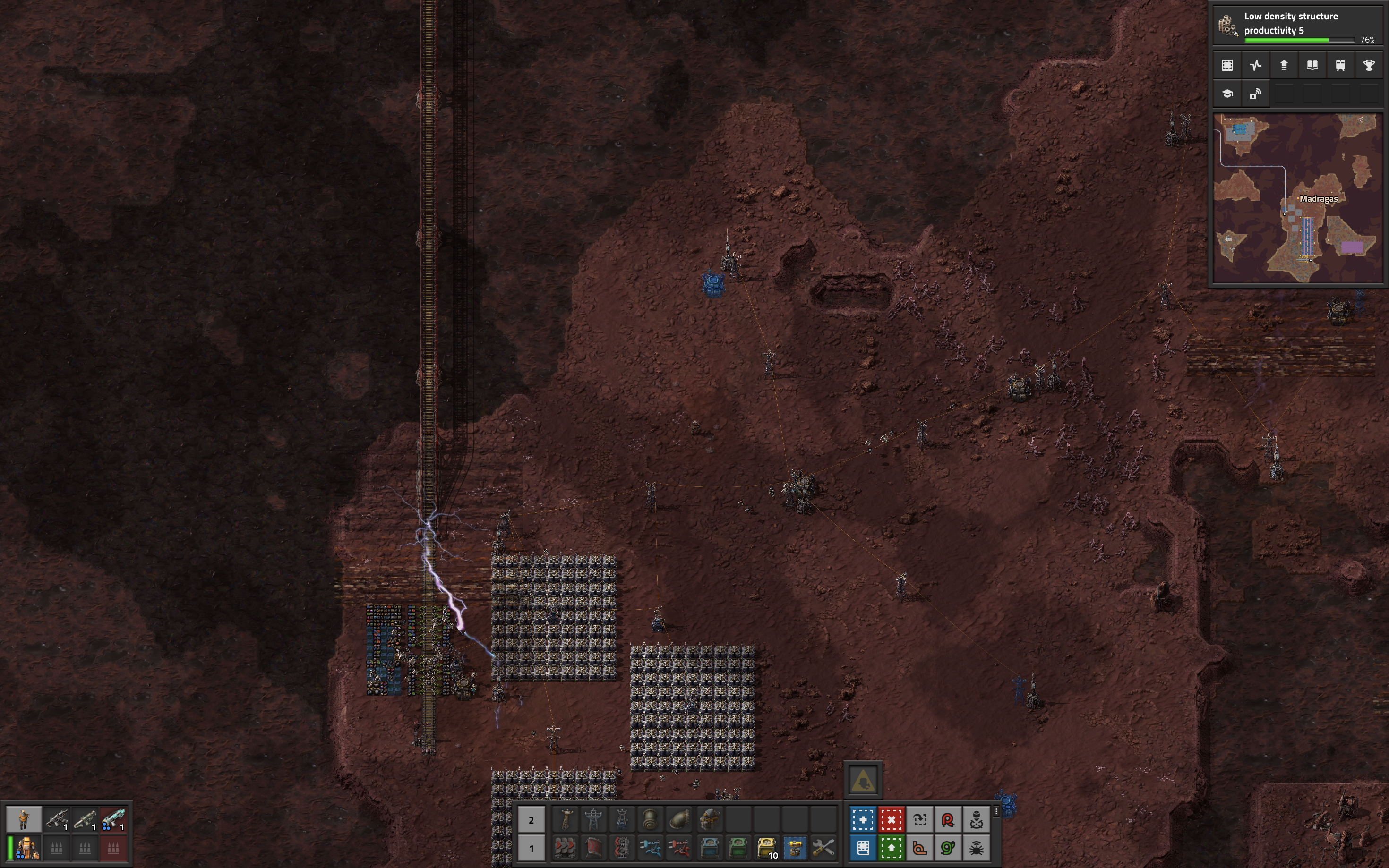The height and width of the screenshot is (868, 1389).
Task: Select the teal tesla gun slot
Action: (113, 819)
